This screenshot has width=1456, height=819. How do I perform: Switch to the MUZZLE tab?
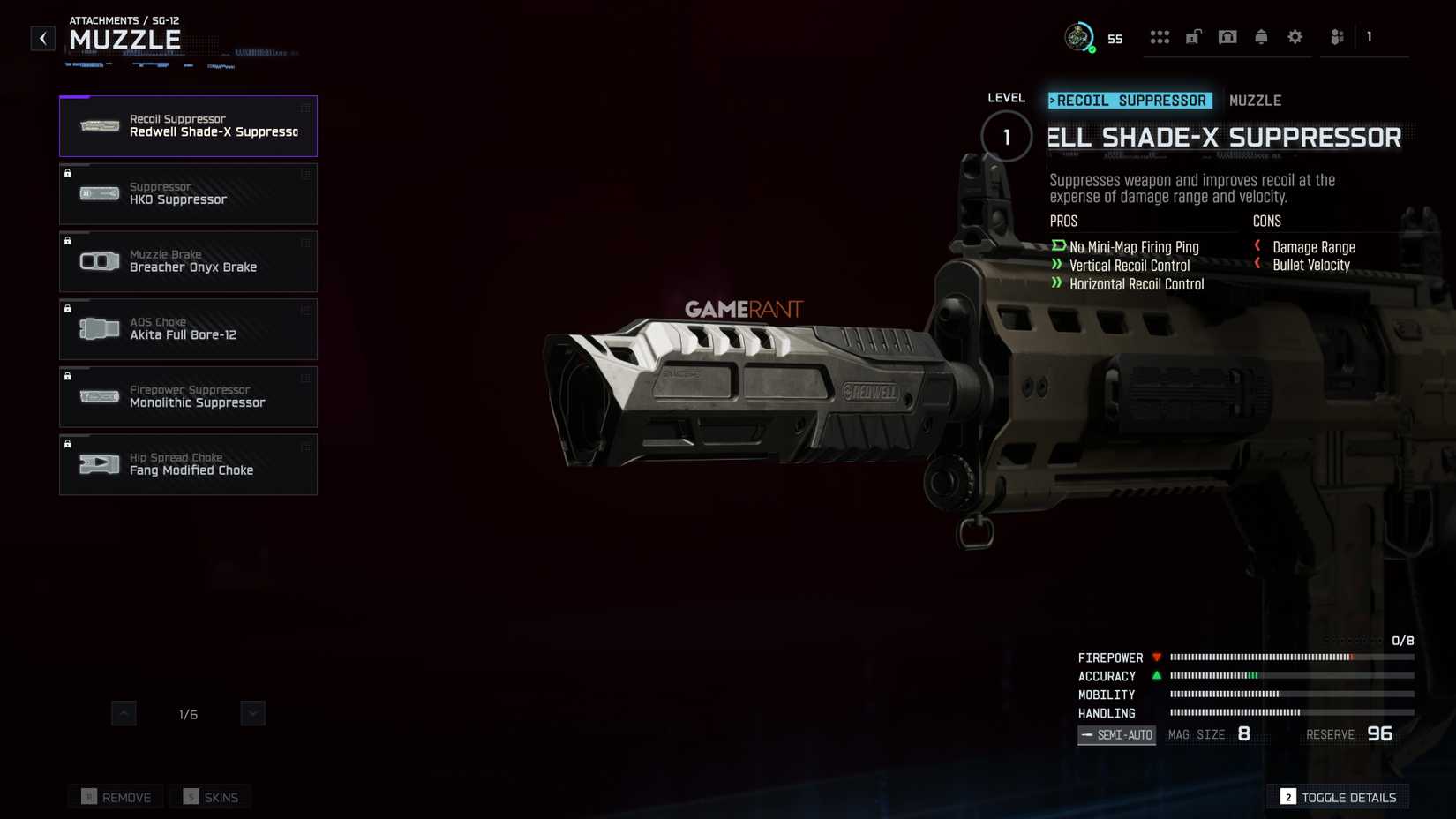pyautogui.click(x=1255, y=101)
